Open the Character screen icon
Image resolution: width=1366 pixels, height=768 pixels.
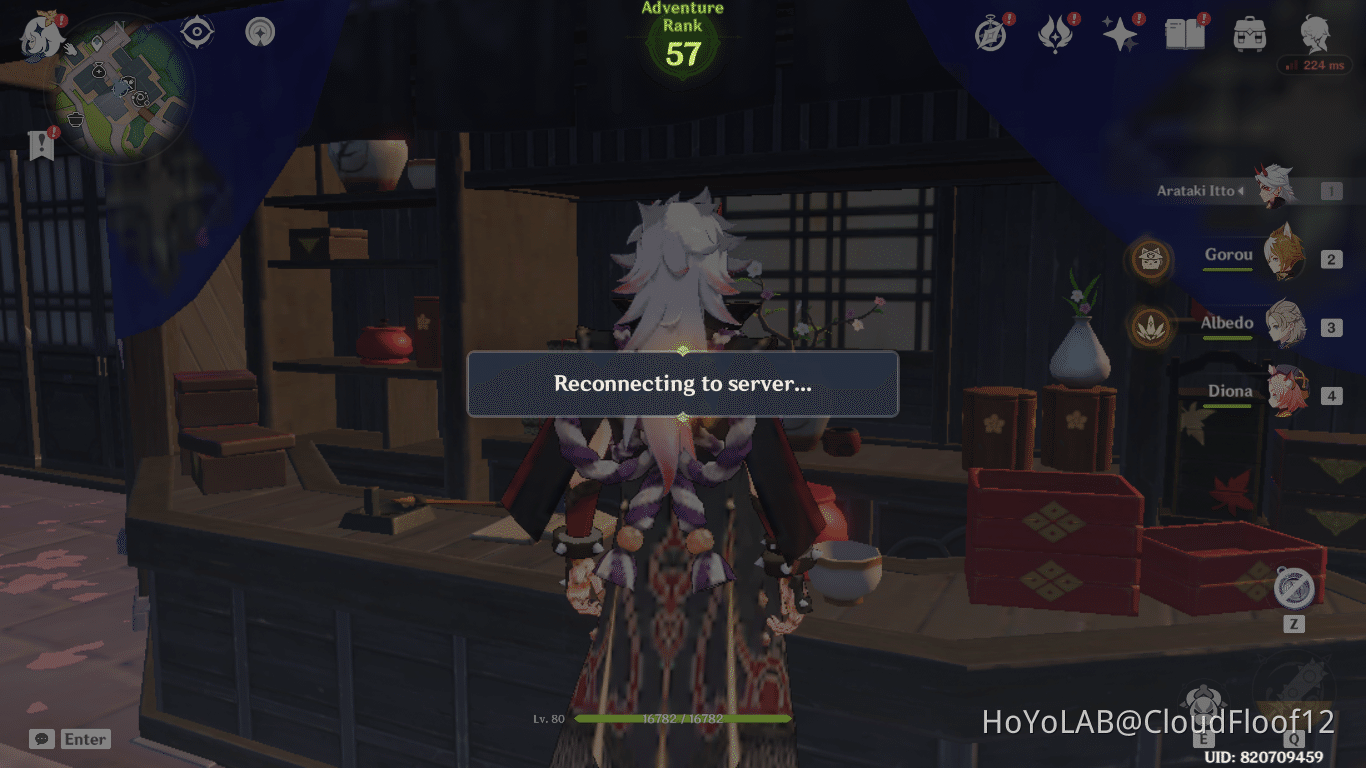[1316, 32]
